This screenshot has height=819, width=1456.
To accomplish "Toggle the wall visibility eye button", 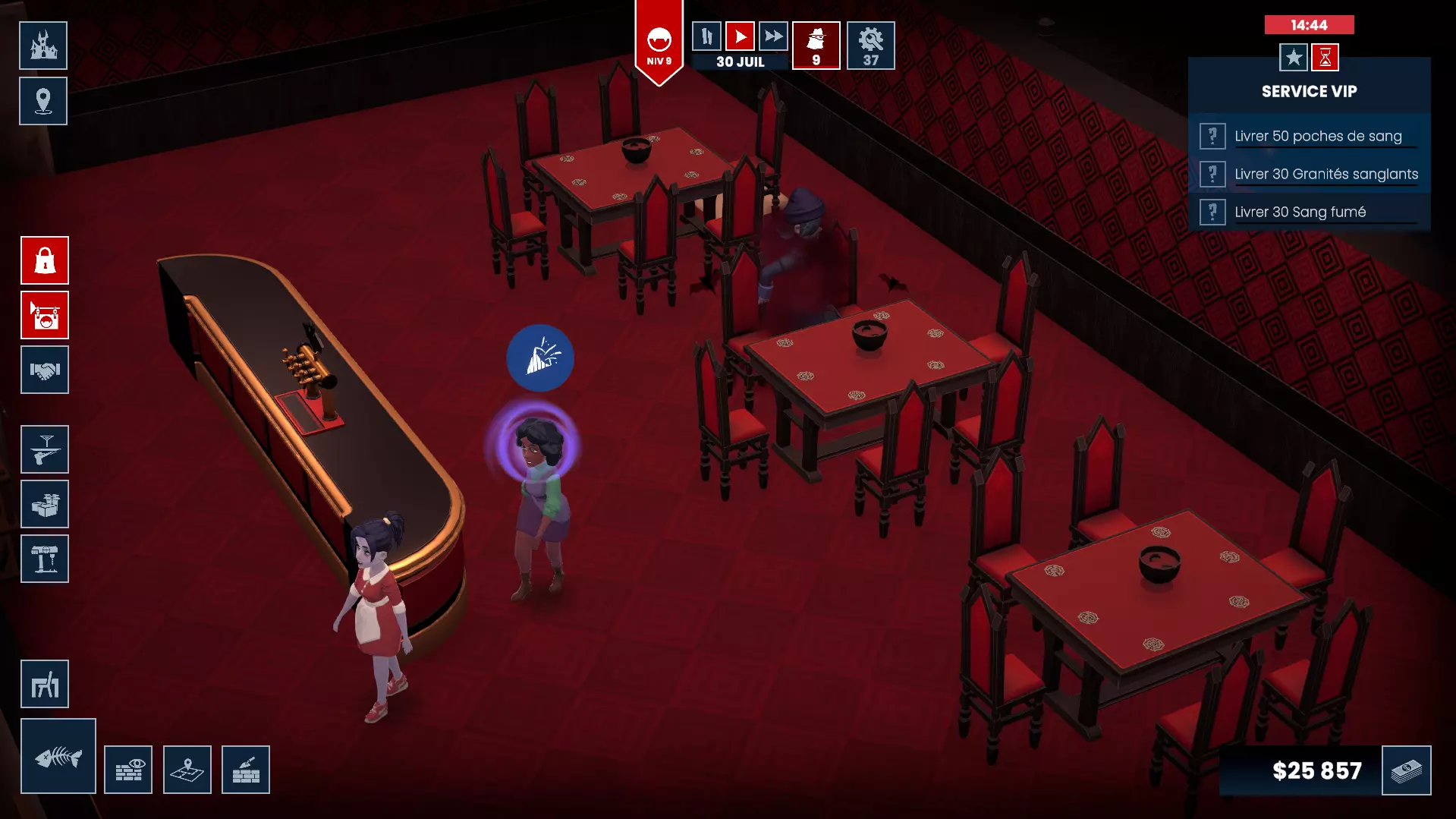I will point(128,770).
